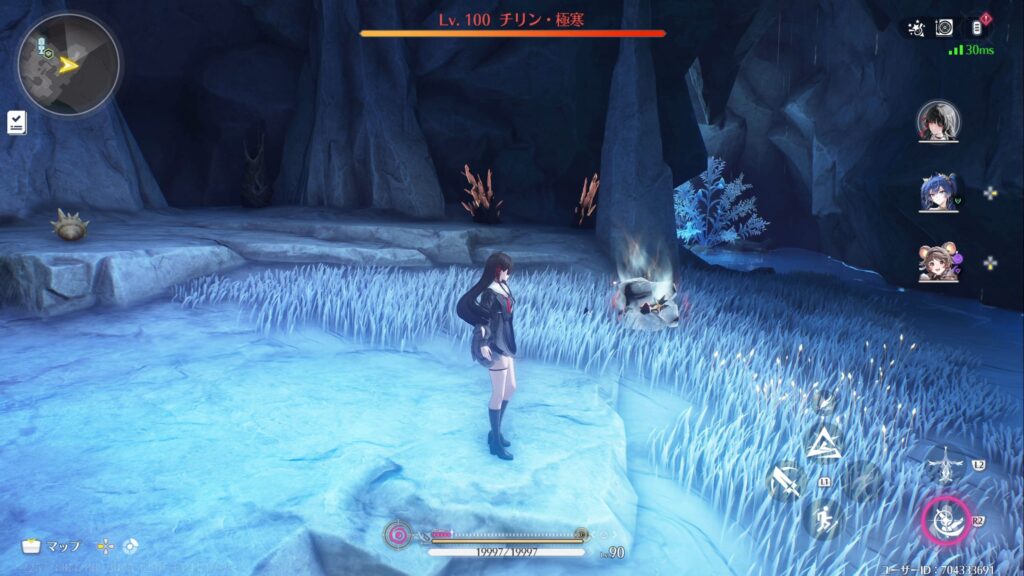Viewport: 1024px width, 576px height.
Task: Open the quest checklist icon
Action: tap(17, 122)
